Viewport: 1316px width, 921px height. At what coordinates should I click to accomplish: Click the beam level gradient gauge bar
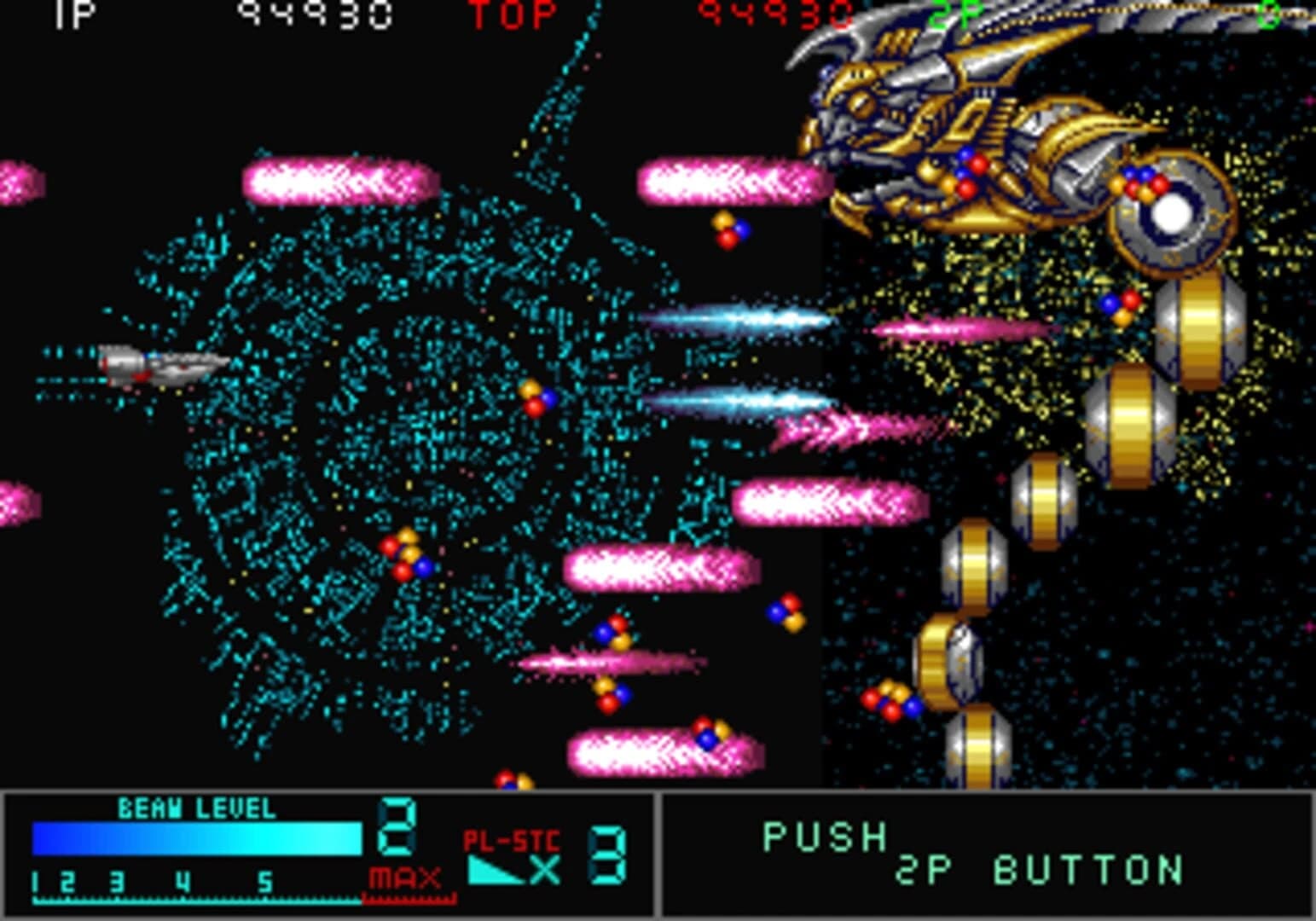(x=196, y=838)
